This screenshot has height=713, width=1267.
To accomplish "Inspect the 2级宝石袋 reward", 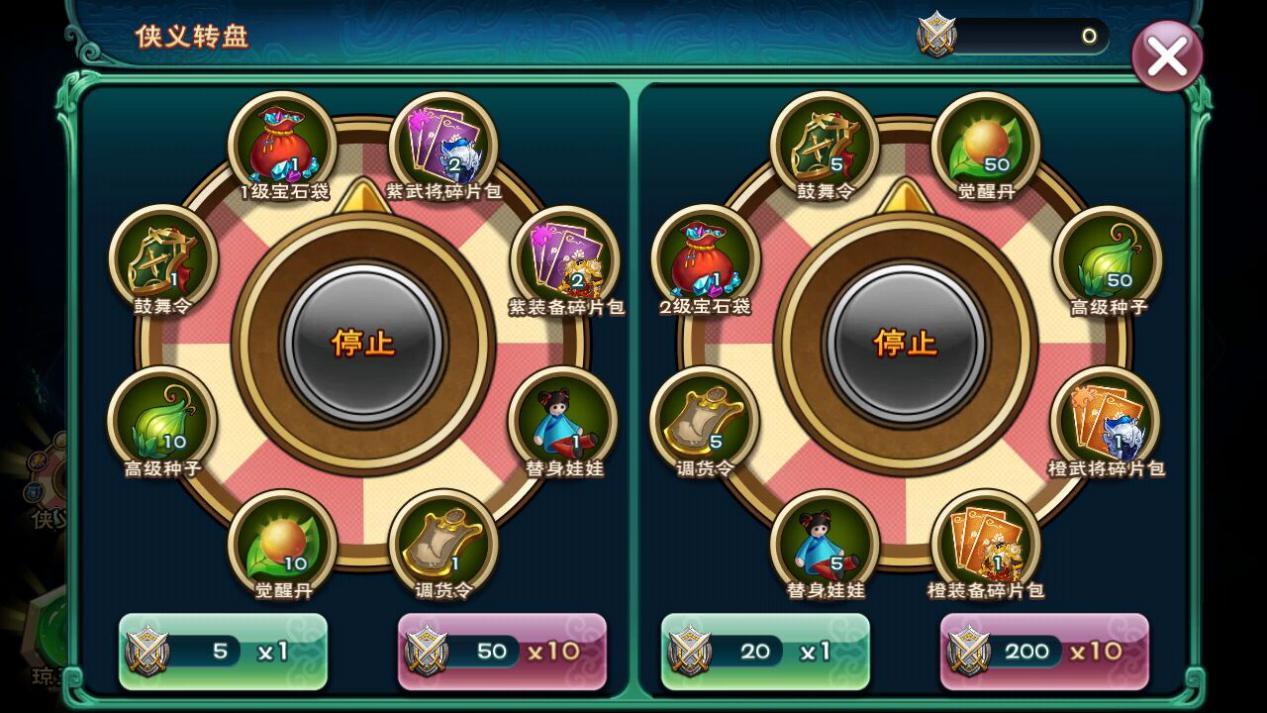I will pos(706,260).
